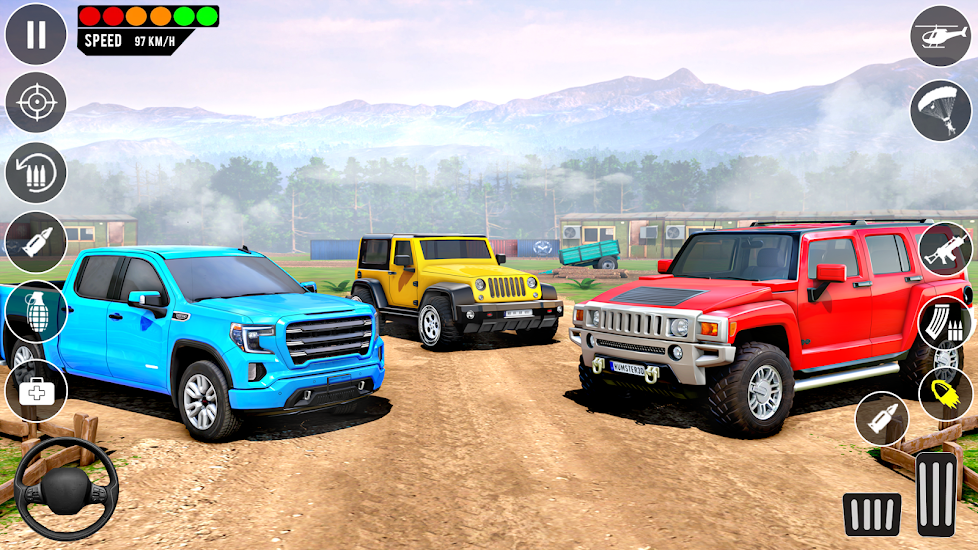This screenshot has width=978, height=550.
Task: Switch to the assault rifle icon
Action: (945, 249)
